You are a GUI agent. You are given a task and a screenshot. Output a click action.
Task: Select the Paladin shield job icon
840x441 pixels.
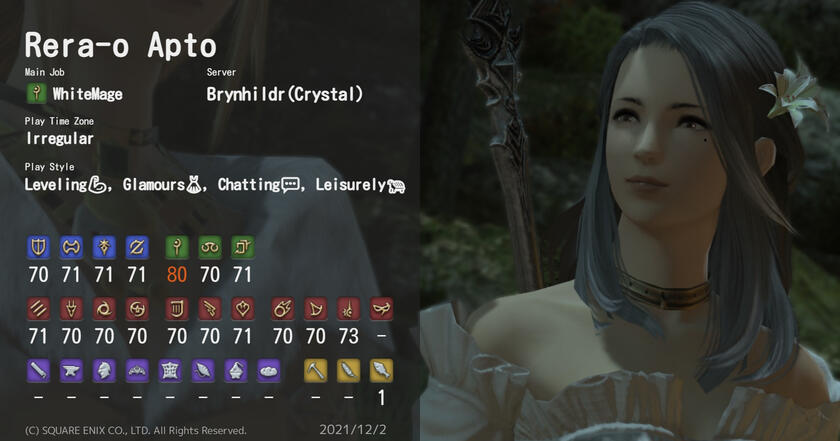point(38,246)
